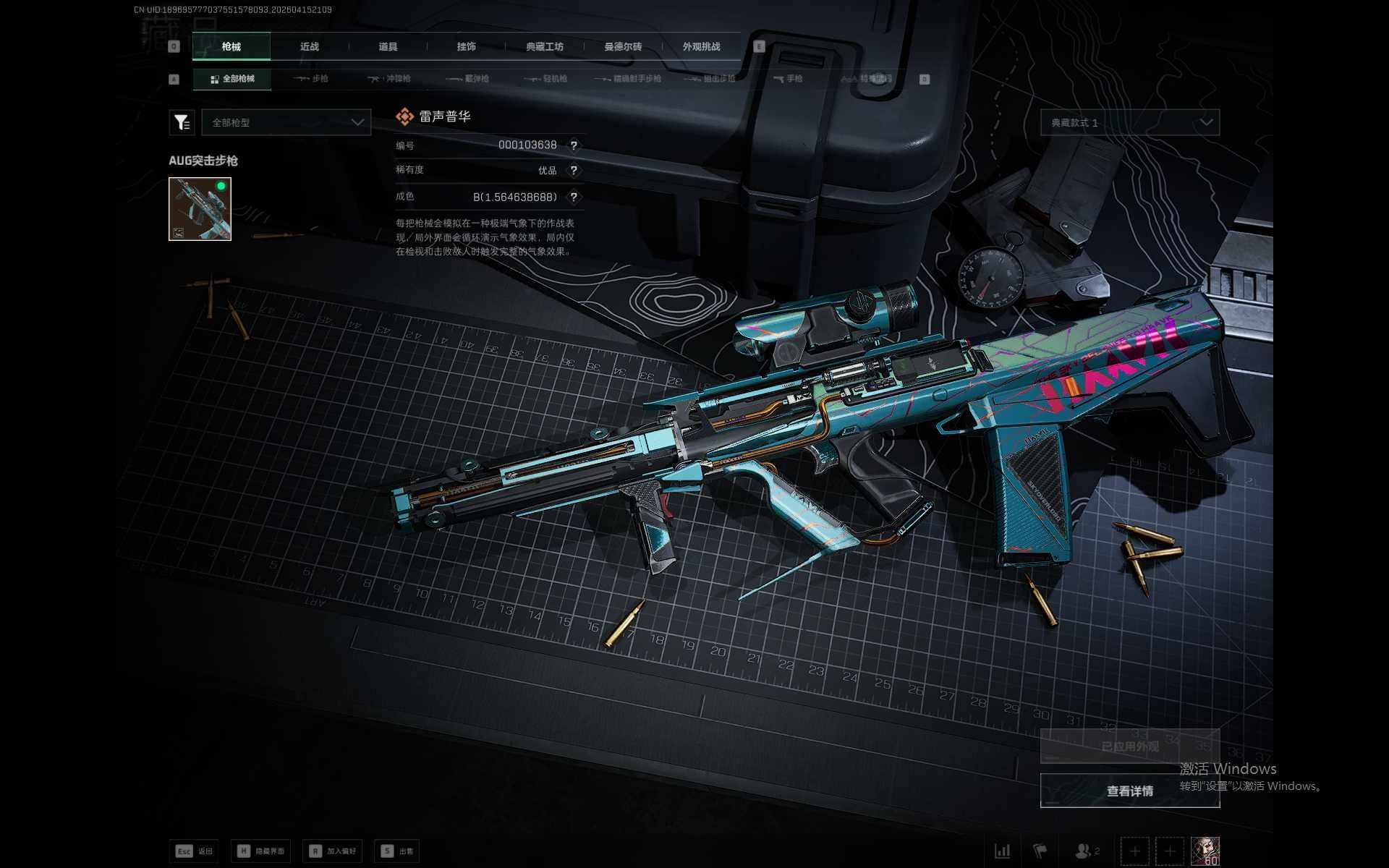The height and width of the screenshot is (868, 1389).
Task: Open 查看详情 view details
Action: 1129,791
